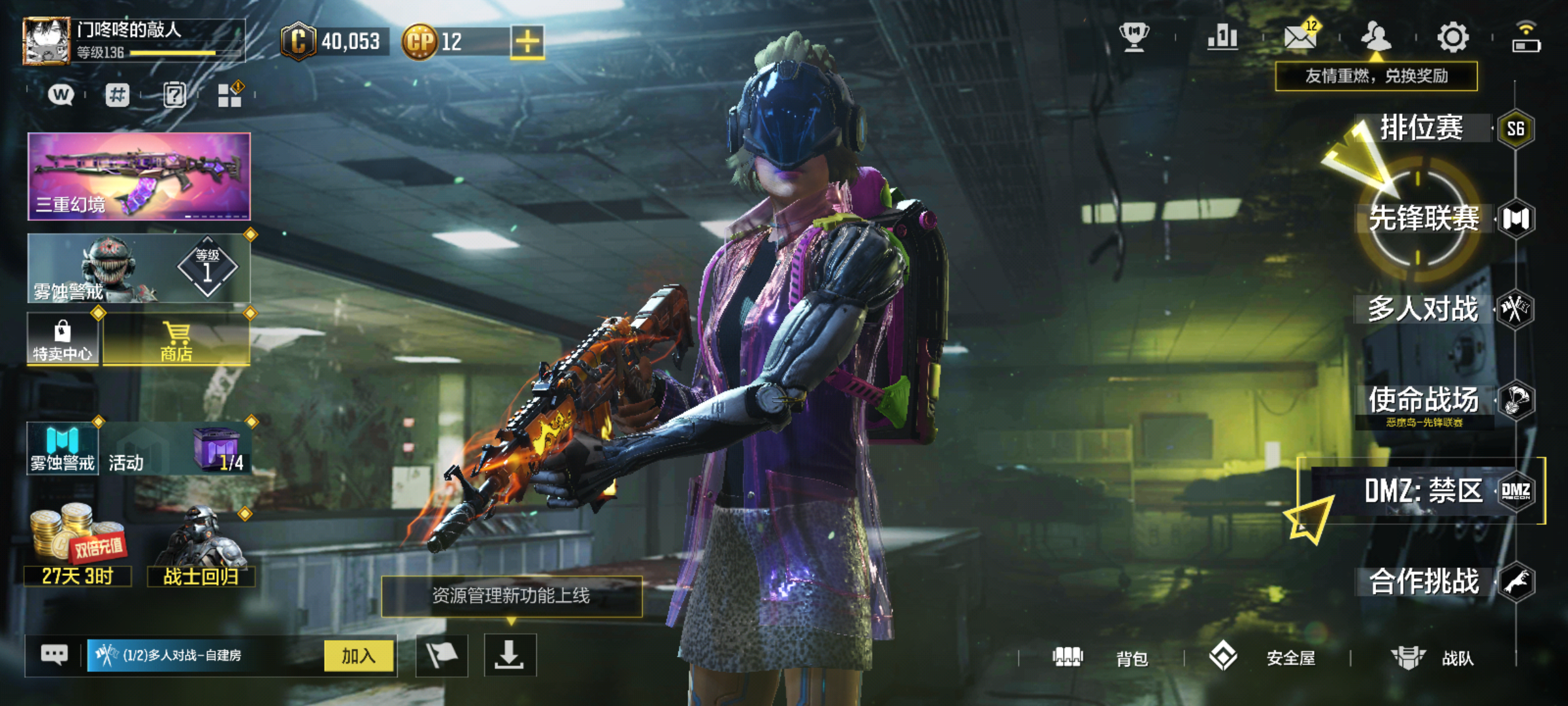View the leaderboard bar chart icon
The width and height of the screenshot is (1568, 706).
1222,37
